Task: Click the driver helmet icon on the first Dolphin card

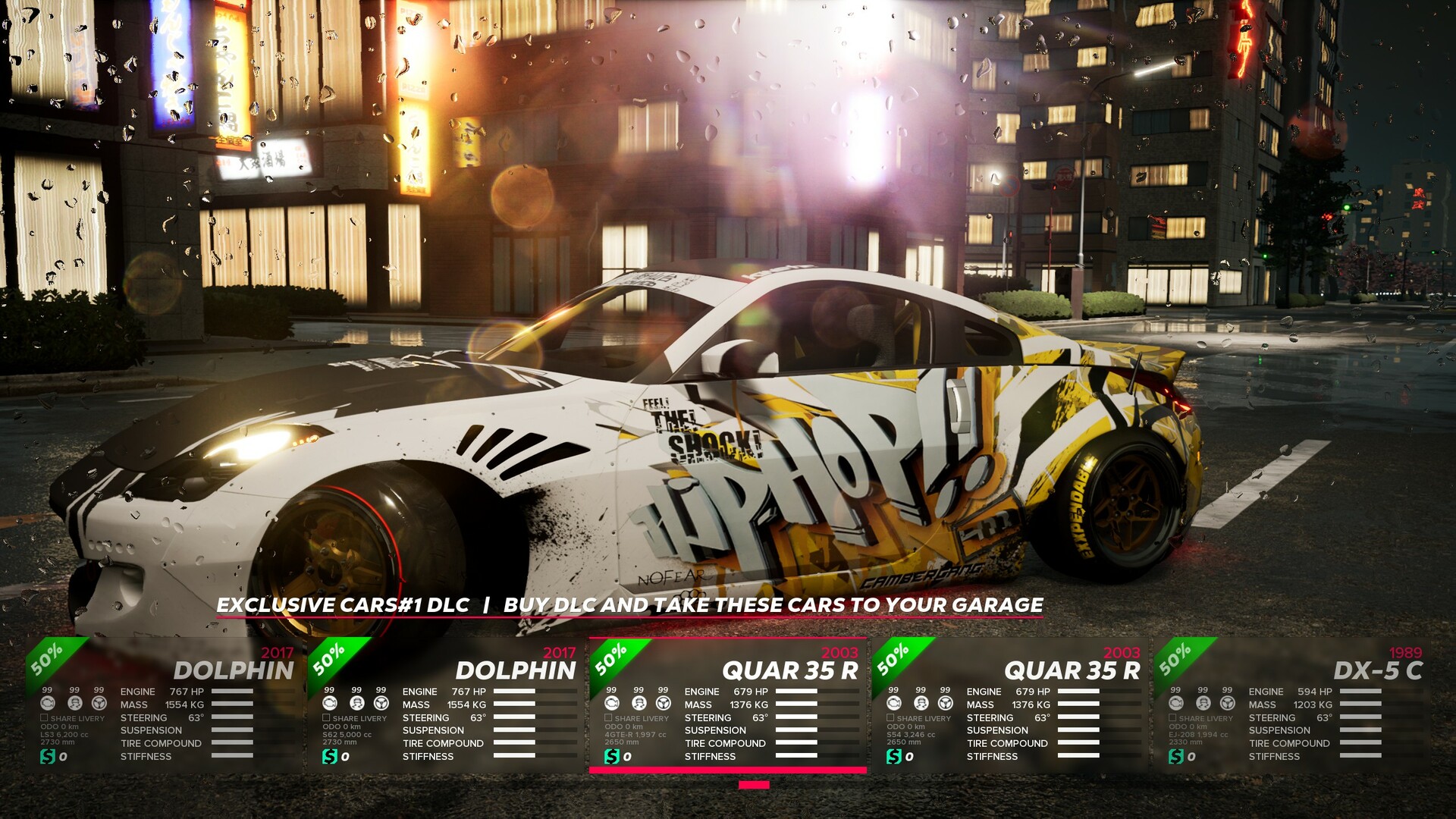Action: pos(74,704)
